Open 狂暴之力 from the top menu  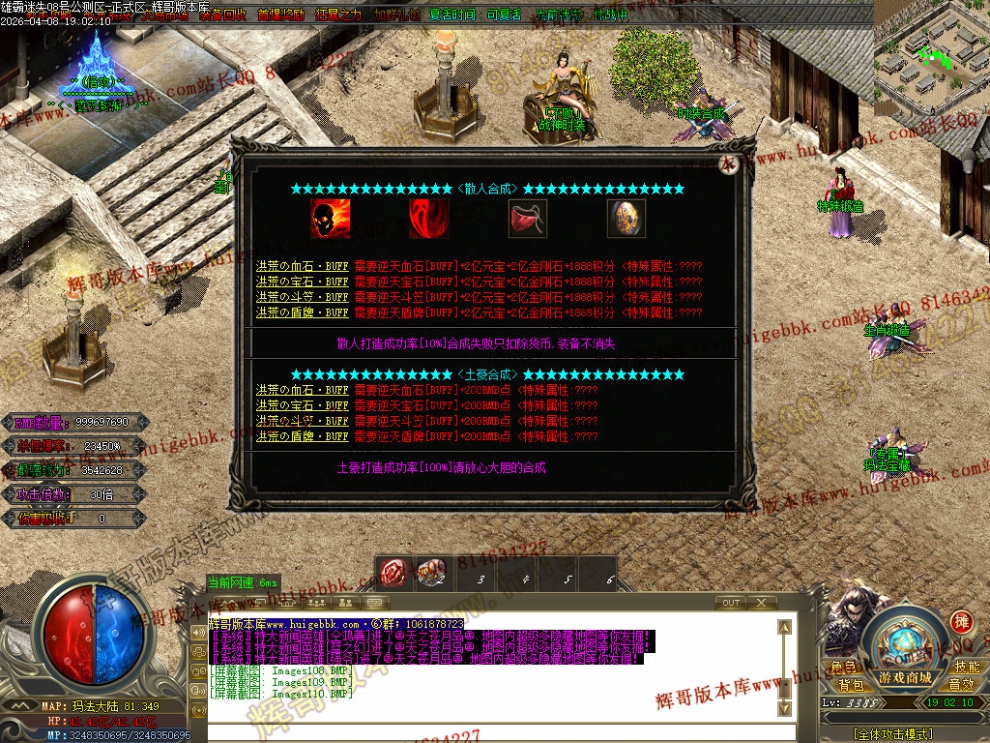[x=339, y=15]
